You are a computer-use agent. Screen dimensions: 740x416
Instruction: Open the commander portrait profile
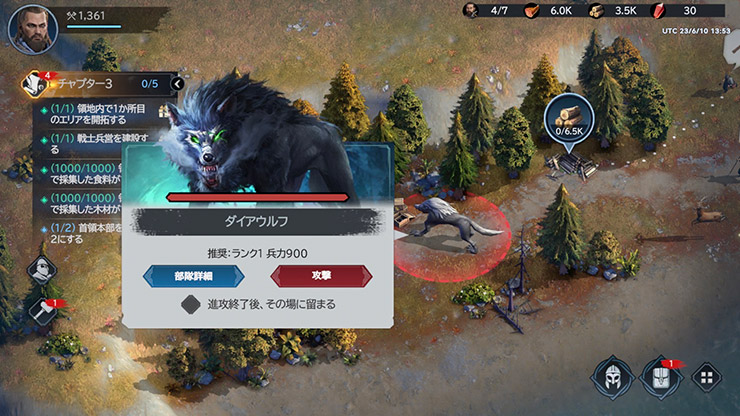point(32,27)
